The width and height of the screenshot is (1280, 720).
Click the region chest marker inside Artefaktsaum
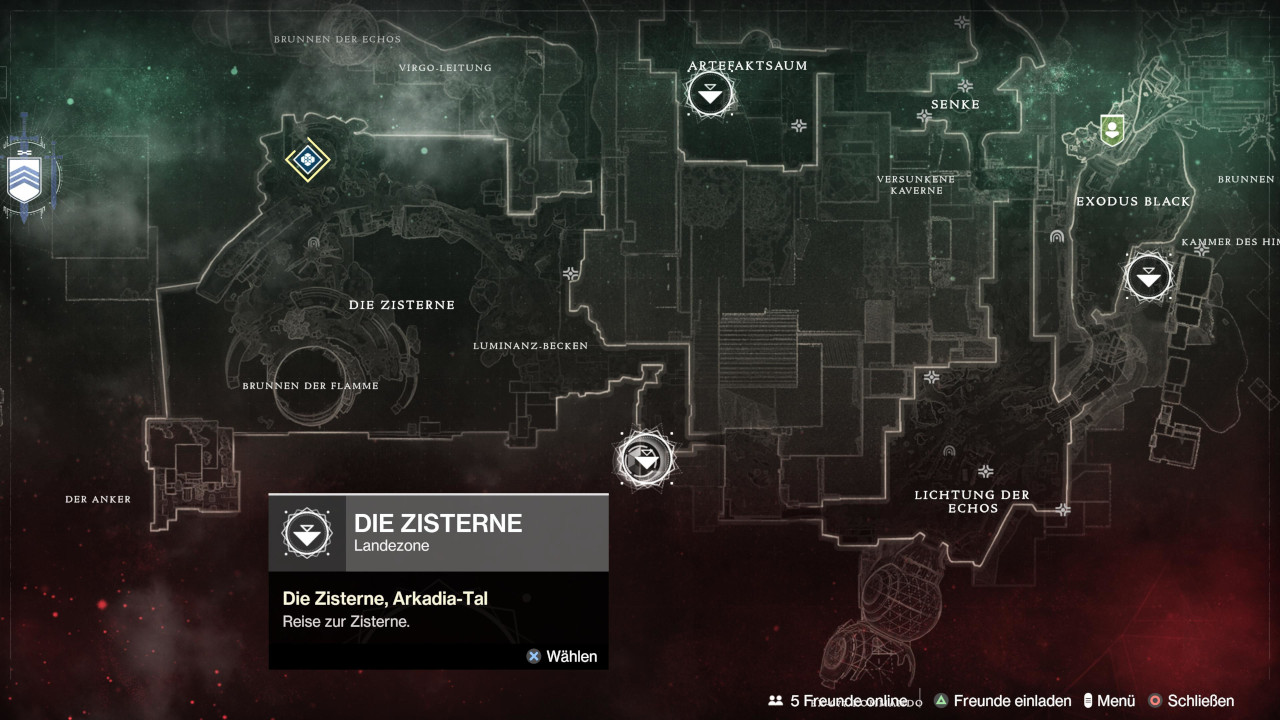click(x=799, y=125)
